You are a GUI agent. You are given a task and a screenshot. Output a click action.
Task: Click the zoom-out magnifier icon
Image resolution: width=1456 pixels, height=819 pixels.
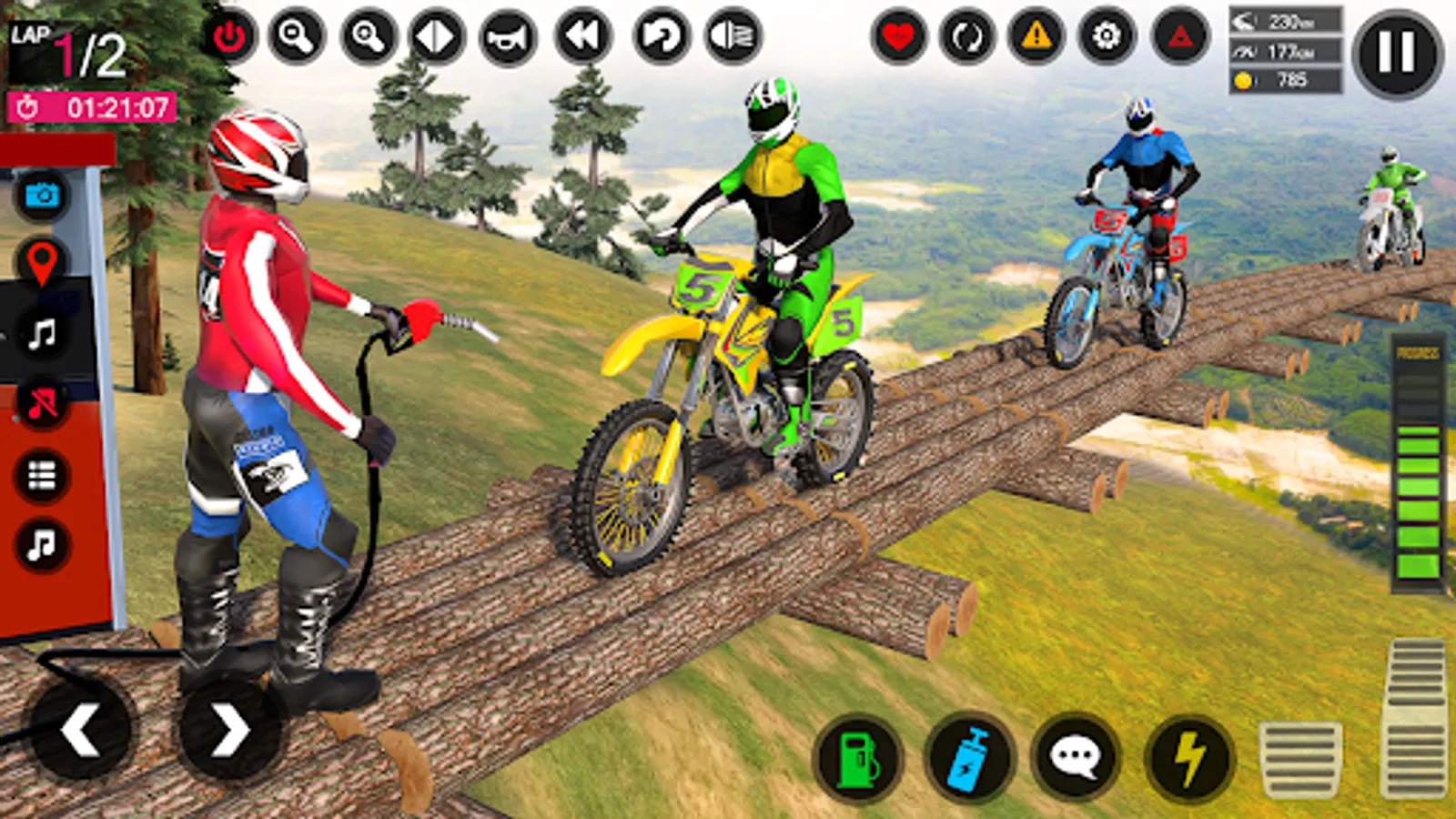coord(297,37)
